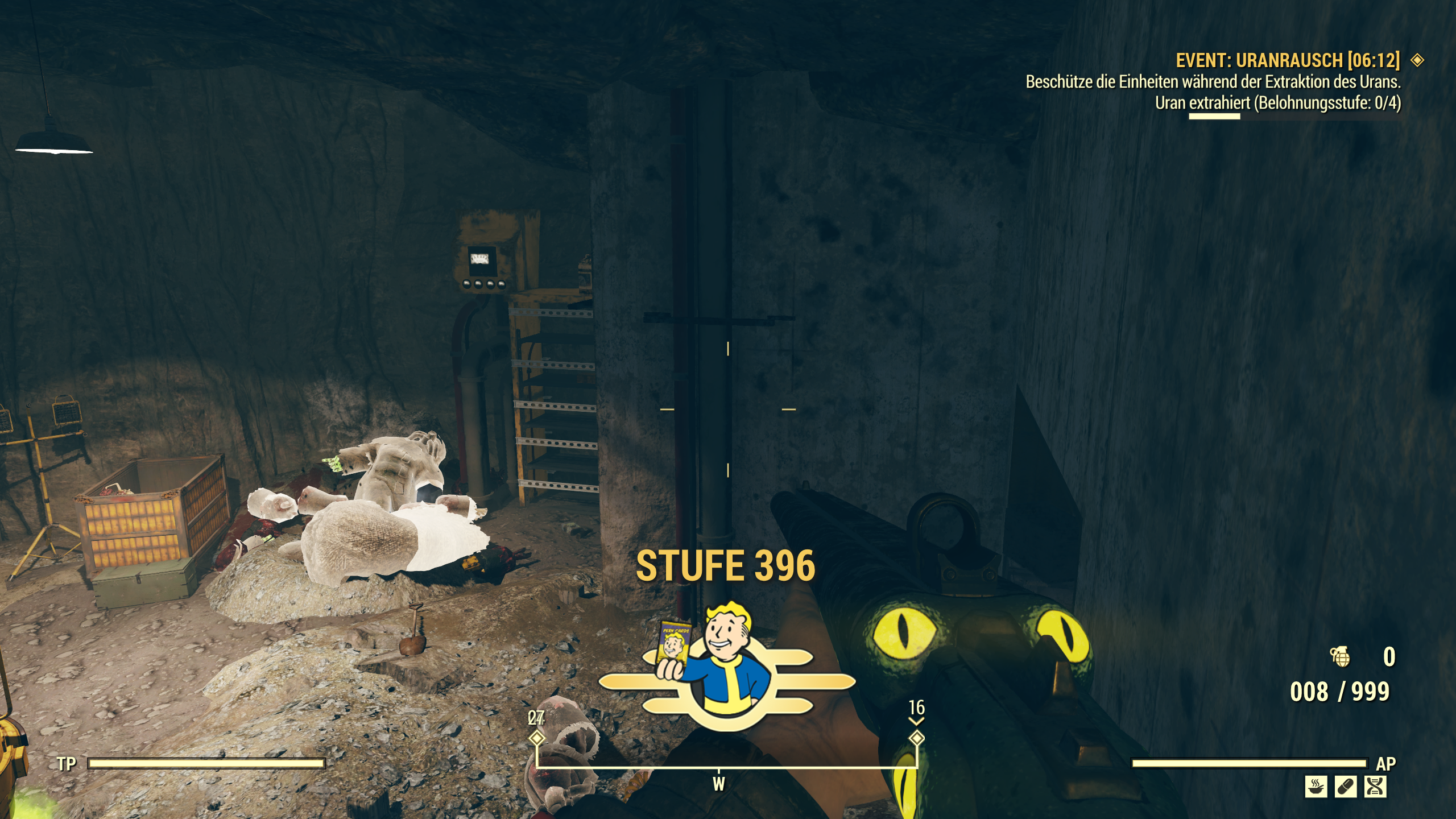Select the compass marker labeled 16
Viewport: 1456px width, 819px height.
click(x=916, y=738)
